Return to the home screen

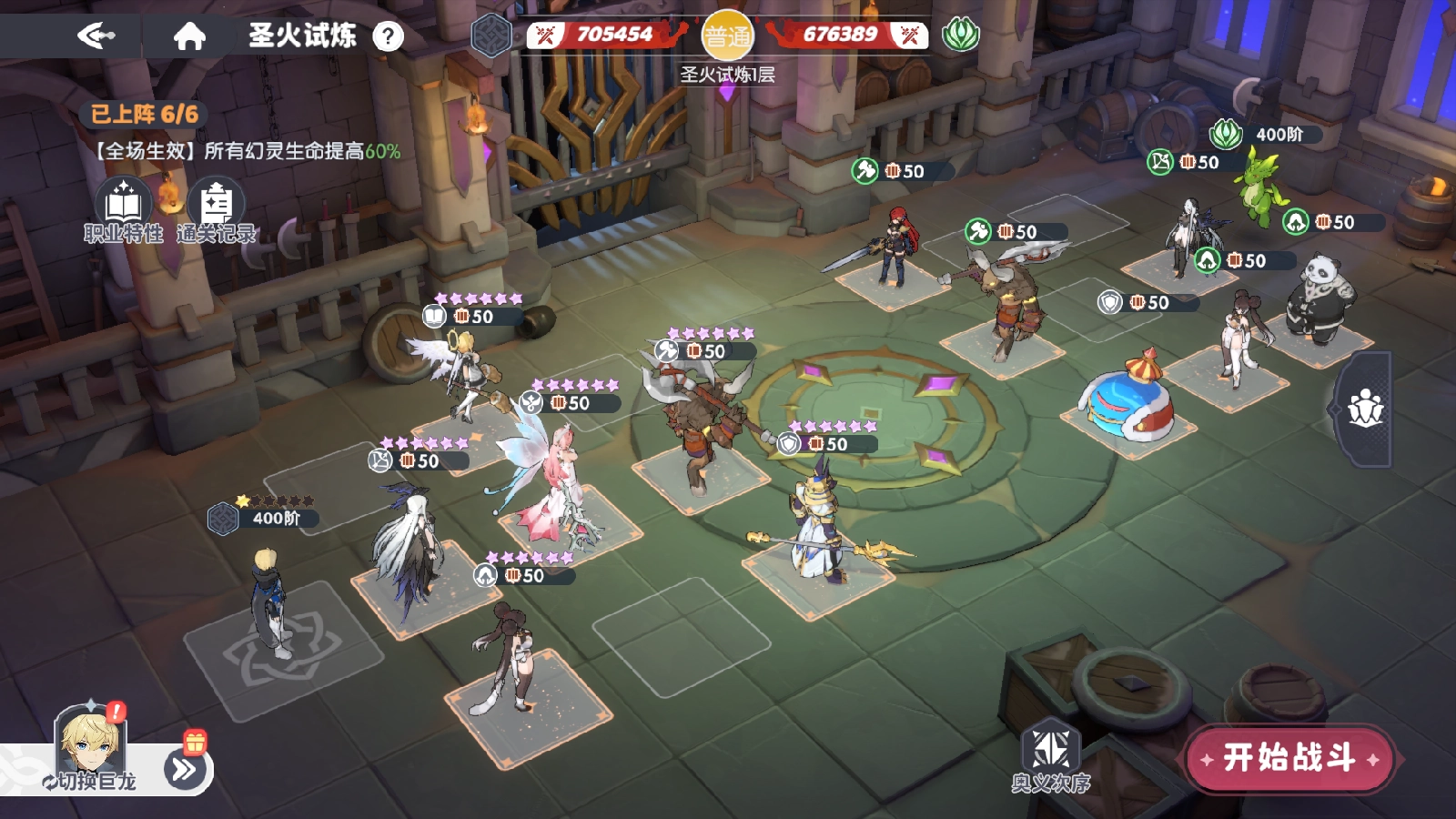tap(189, 35)
